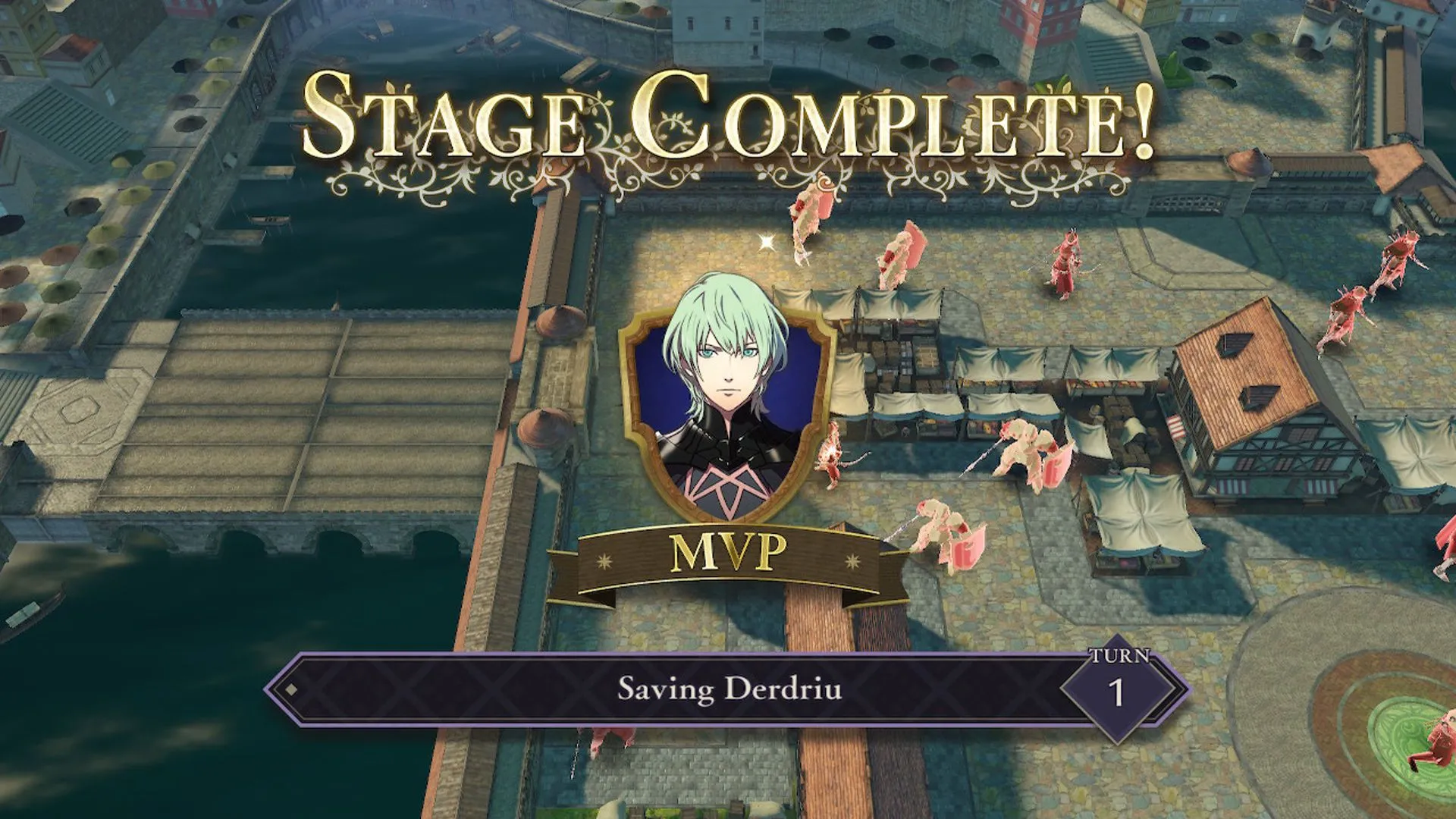Click the diamond Turn counter icon

point(1121,689)
